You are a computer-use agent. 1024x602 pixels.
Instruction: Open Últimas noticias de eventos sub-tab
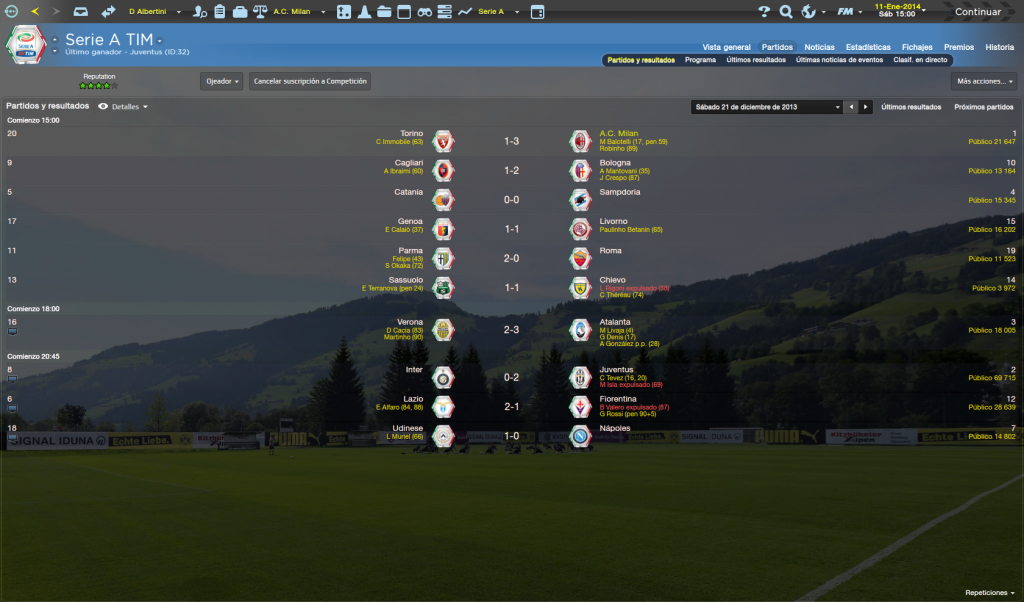839,60
